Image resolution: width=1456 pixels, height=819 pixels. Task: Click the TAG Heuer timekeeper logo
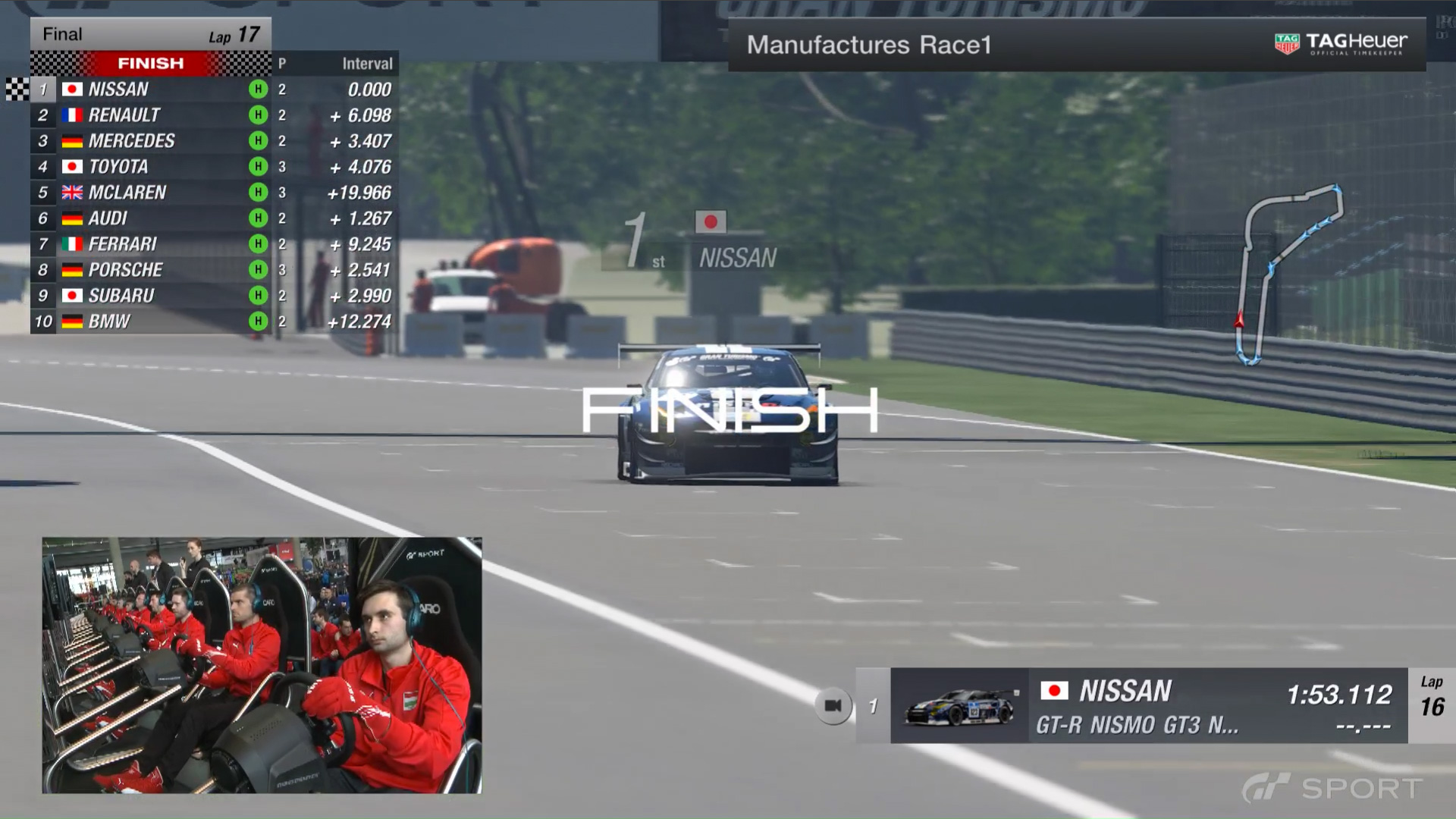click(x=1341, y=44)
